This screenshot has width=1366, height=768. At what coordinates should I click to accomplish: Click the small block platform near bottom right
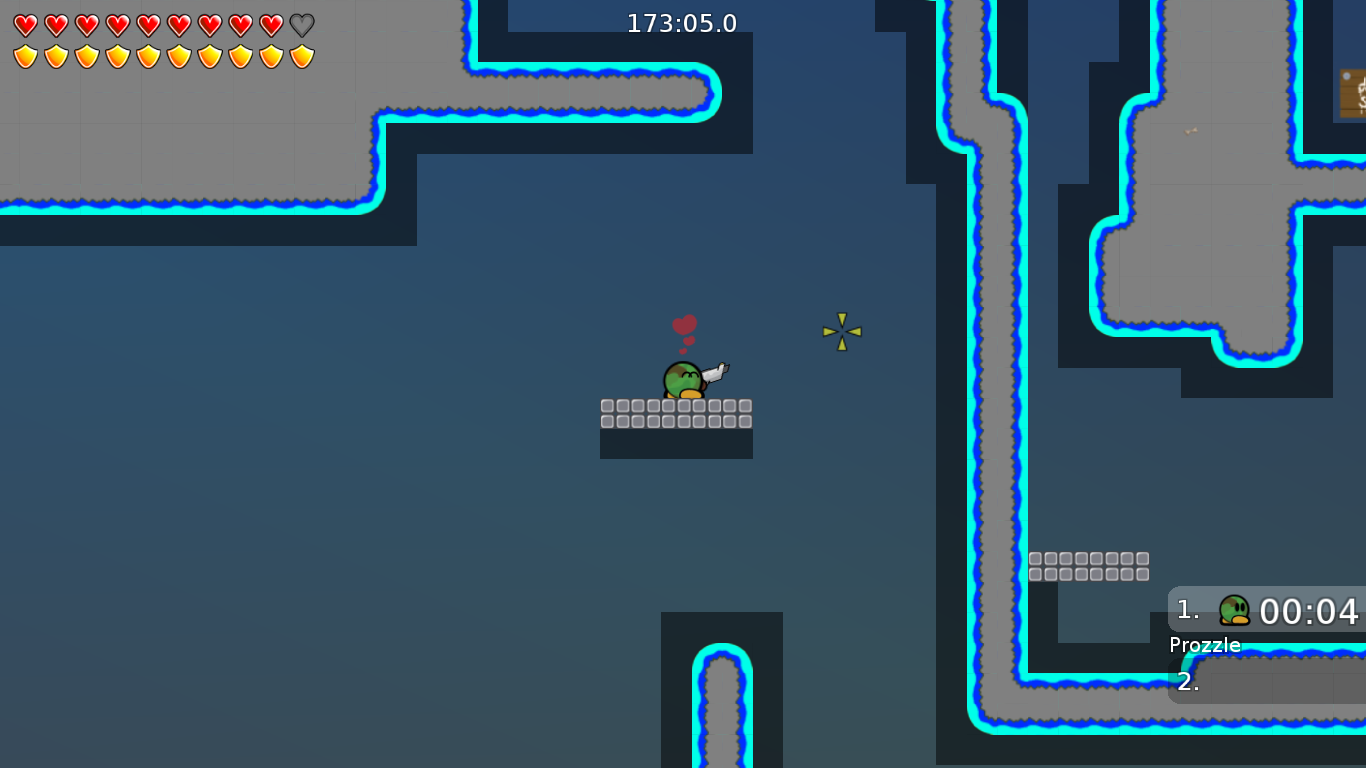[x=1089, y=565]
